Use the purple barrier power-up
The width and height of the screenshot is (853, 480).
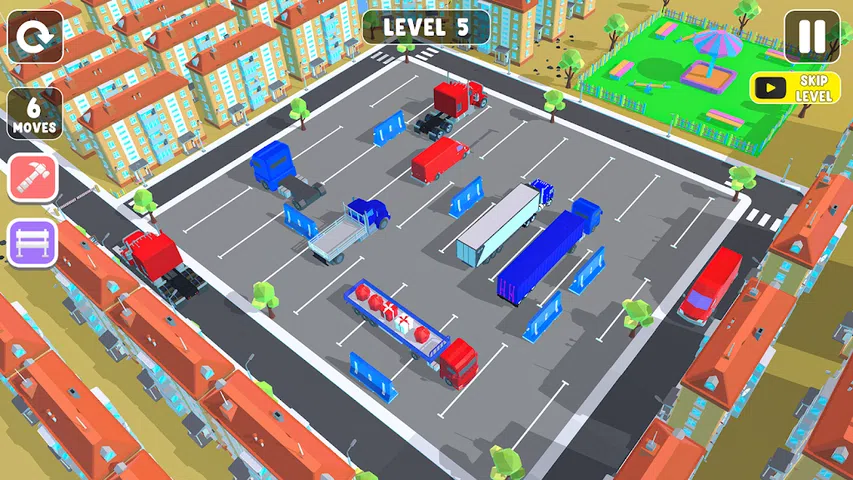pos(35,242)
